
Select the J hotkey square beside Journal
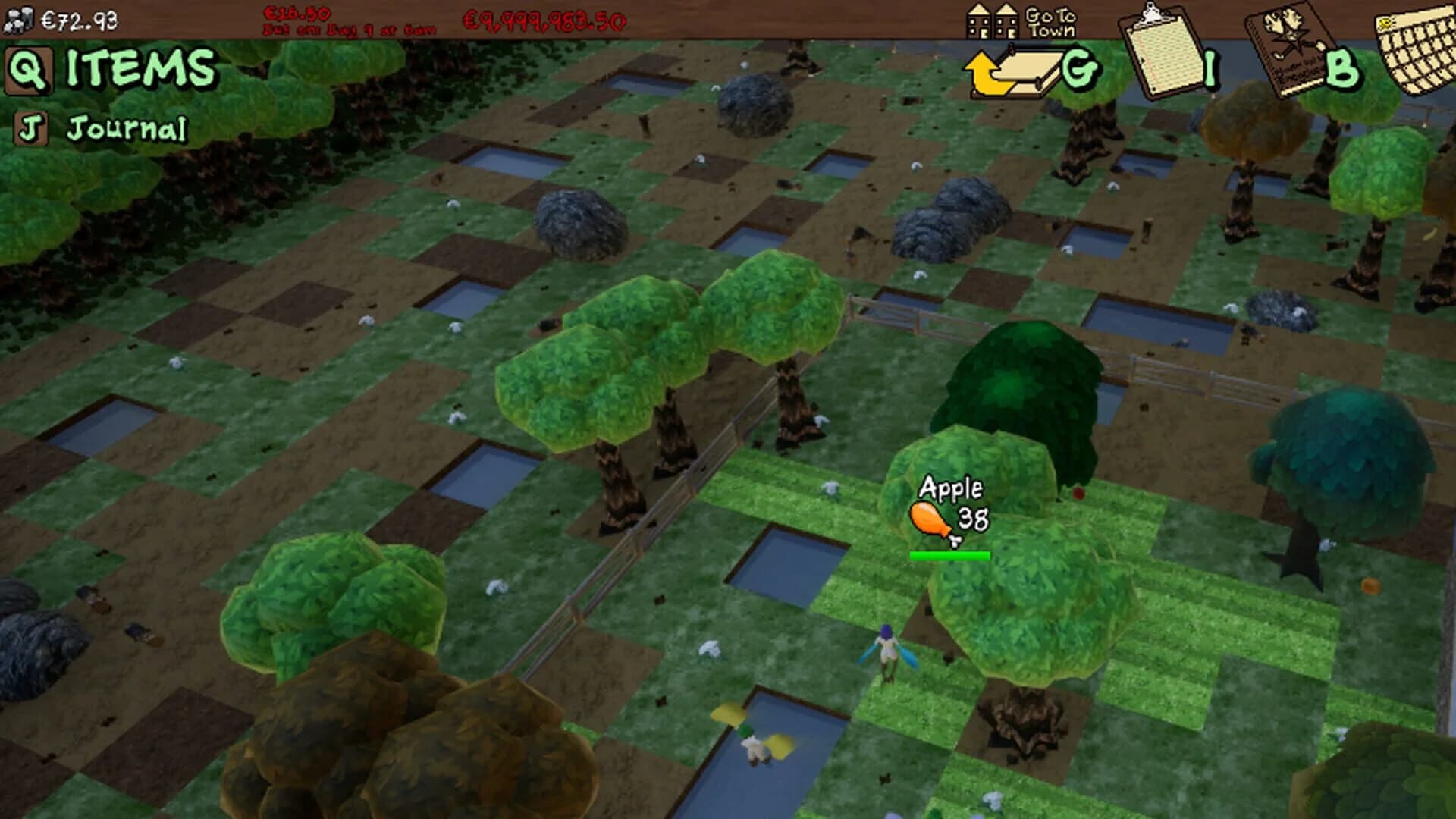pyautogui.click(x=31, y=126)
